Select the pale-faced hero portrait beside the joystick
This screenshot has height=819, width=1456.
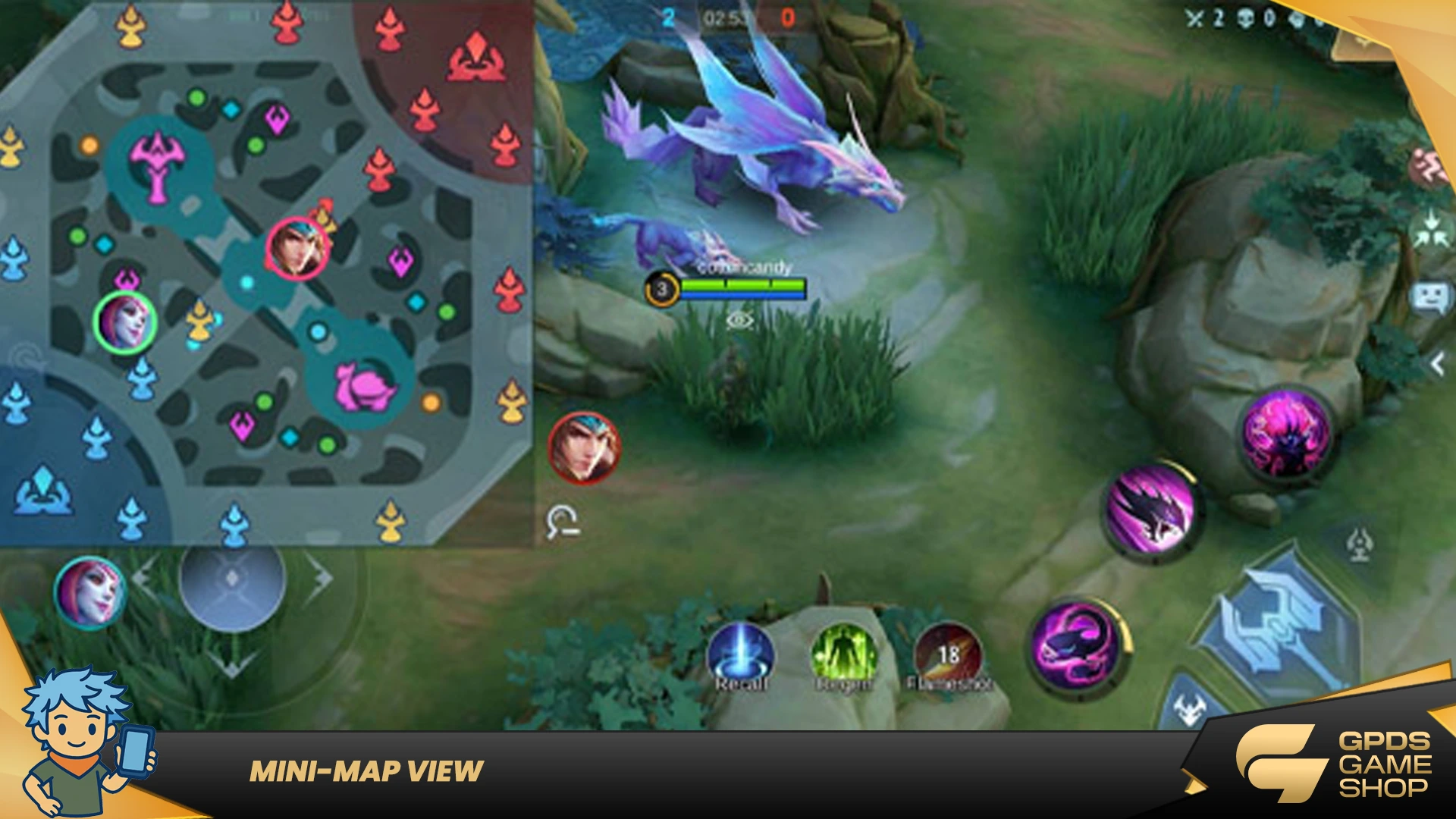[x=90, y=592]
